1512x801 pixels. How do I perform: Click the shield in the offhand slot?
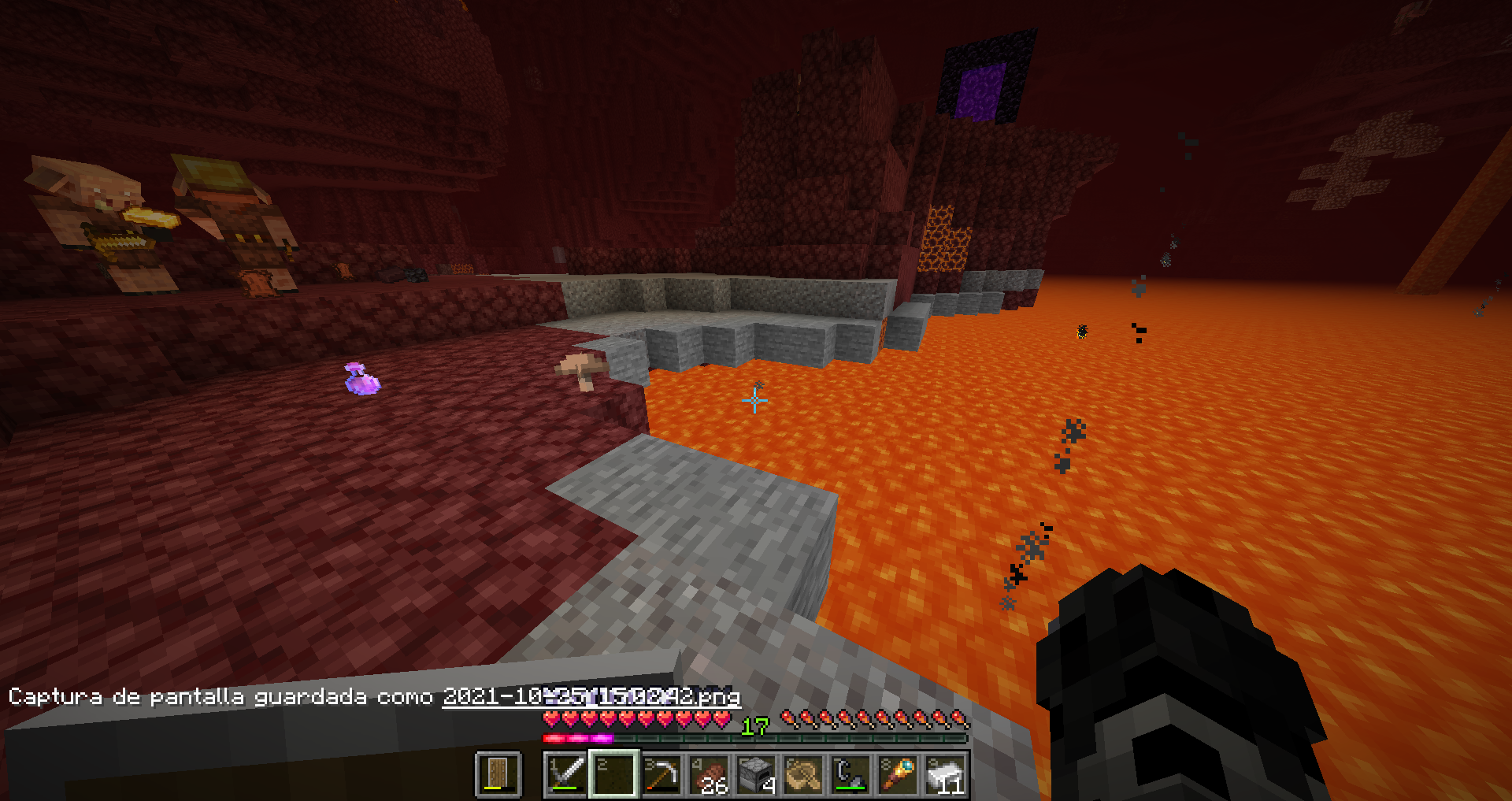pyautogui.click(x=498, y=774)
